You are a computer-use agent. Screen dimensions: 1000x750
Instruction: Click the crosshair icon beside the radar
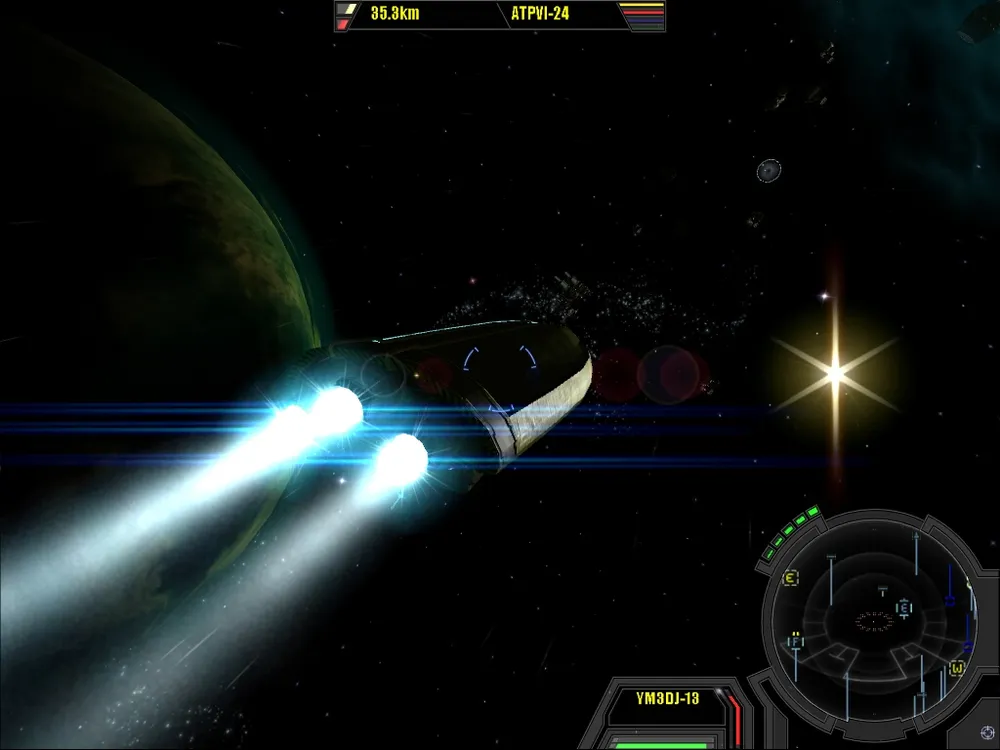coord(988,733)
